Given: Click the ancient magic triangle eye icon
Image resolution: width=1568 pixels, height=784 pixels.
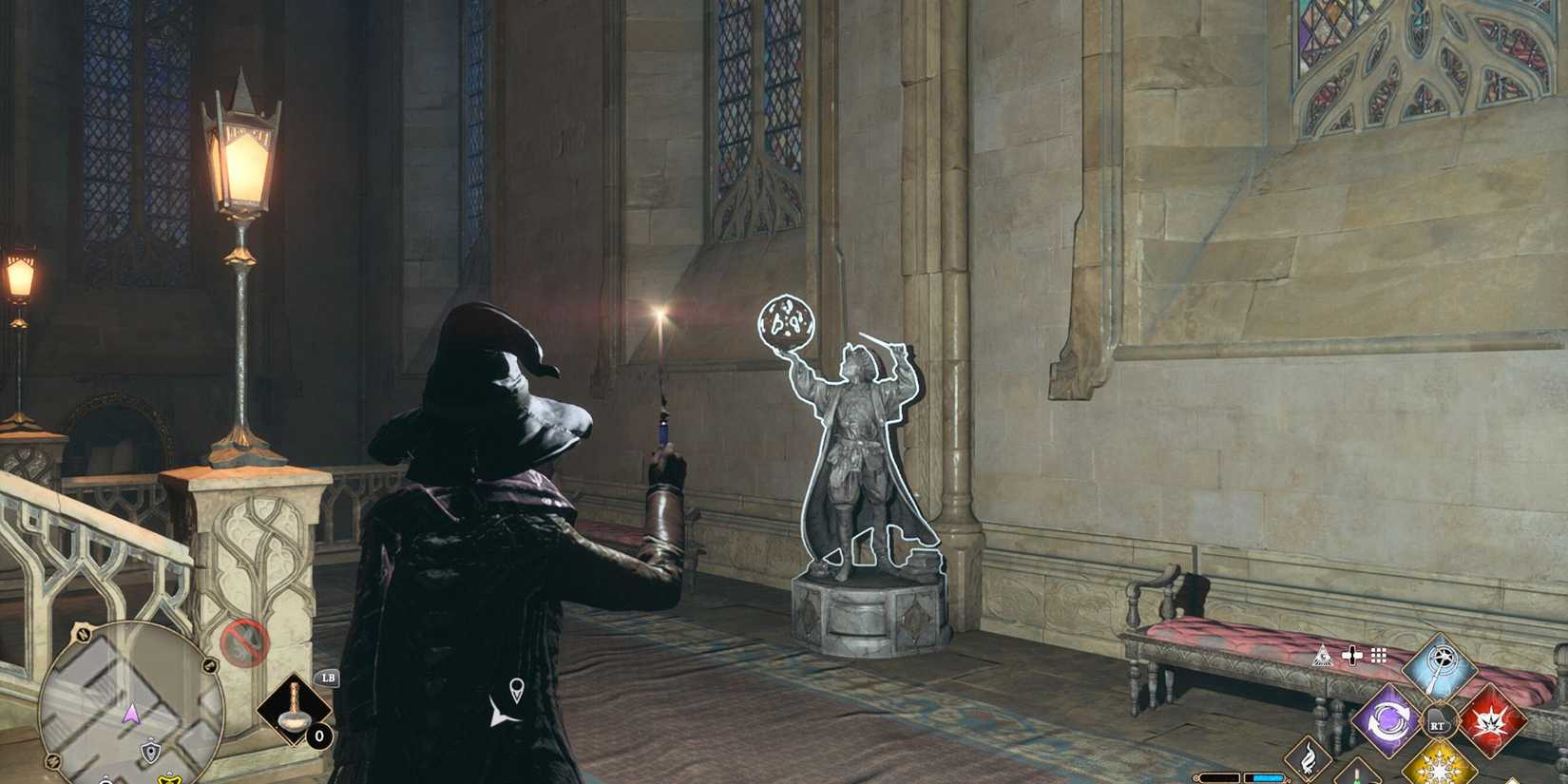Looking at the screenshot, I should (x=1322, y=656).
